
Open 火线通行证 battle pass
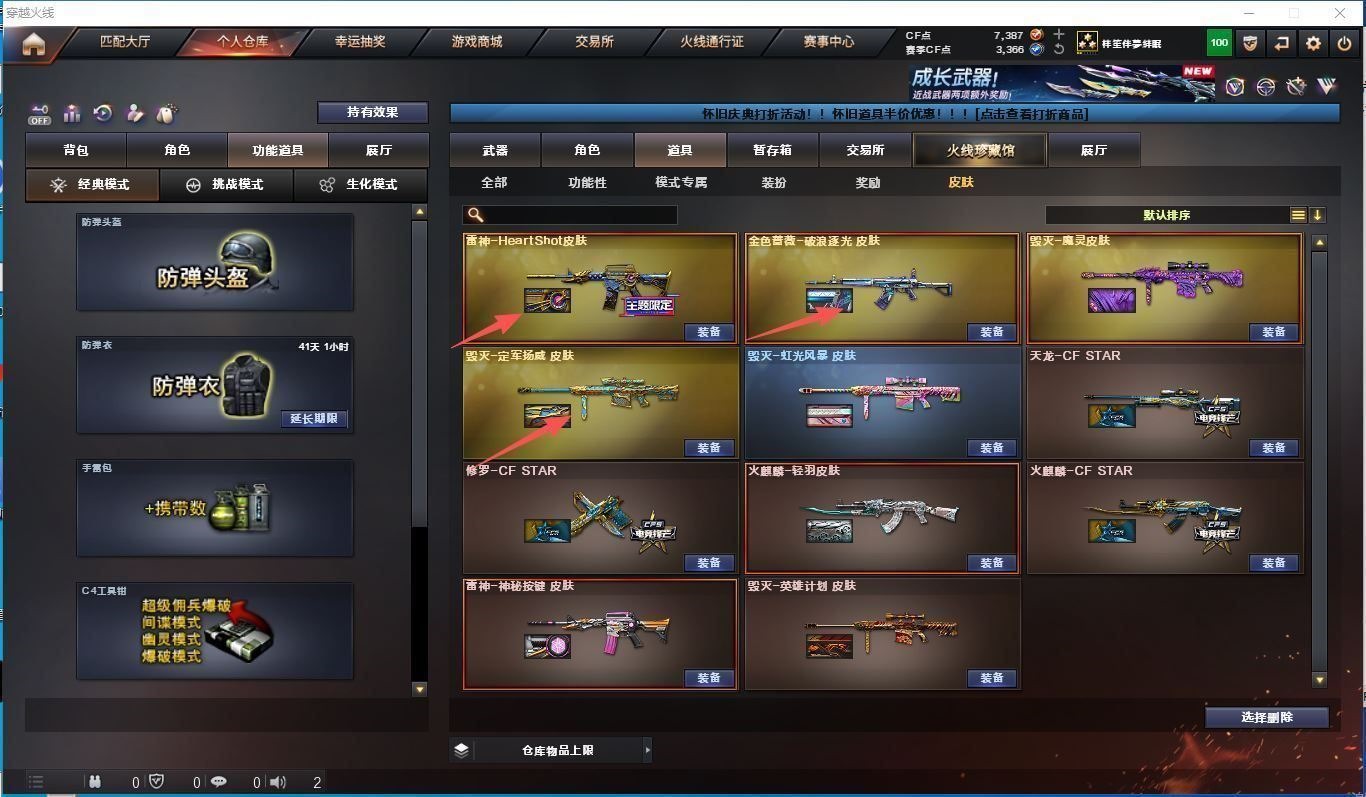tap(712, 42)
